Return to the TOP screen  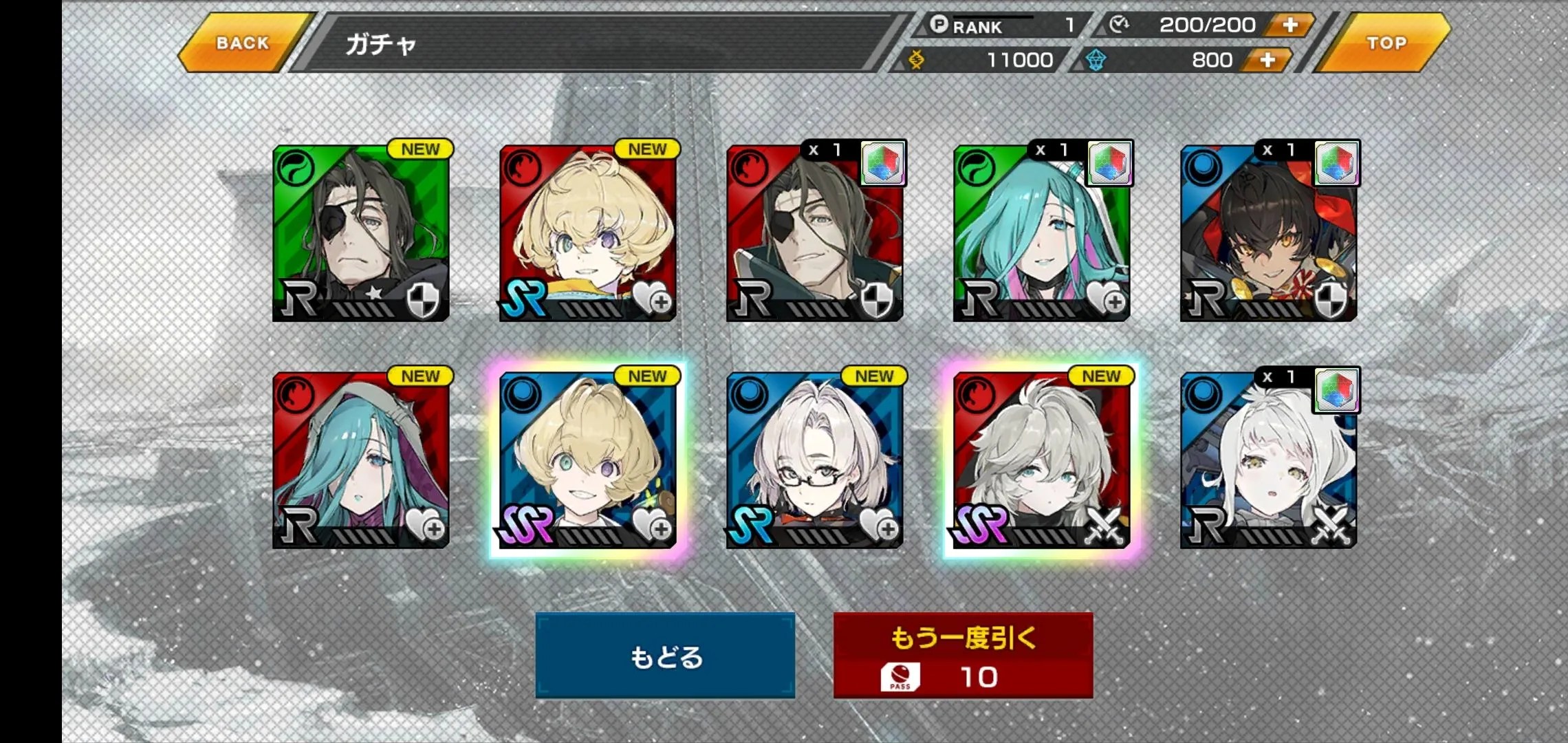coord(1386,43)
